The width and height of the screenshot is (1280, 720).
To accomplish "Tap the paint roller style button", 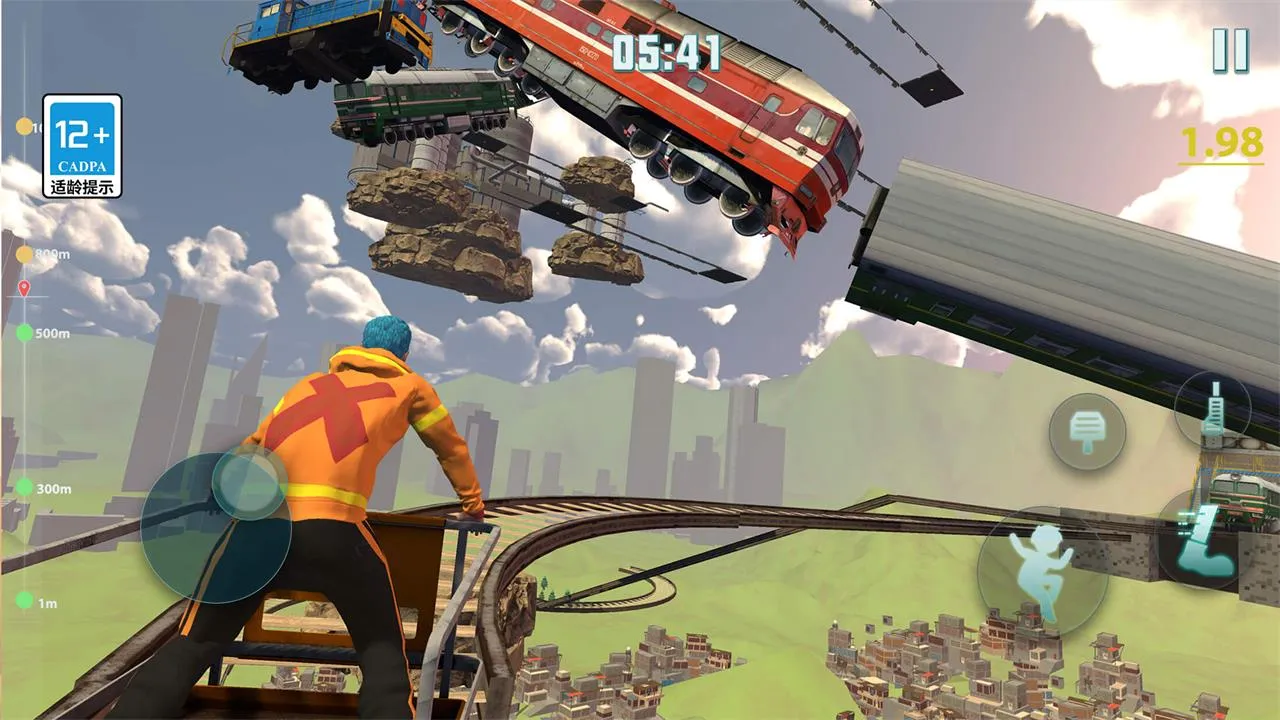I will coord(1087,431).
